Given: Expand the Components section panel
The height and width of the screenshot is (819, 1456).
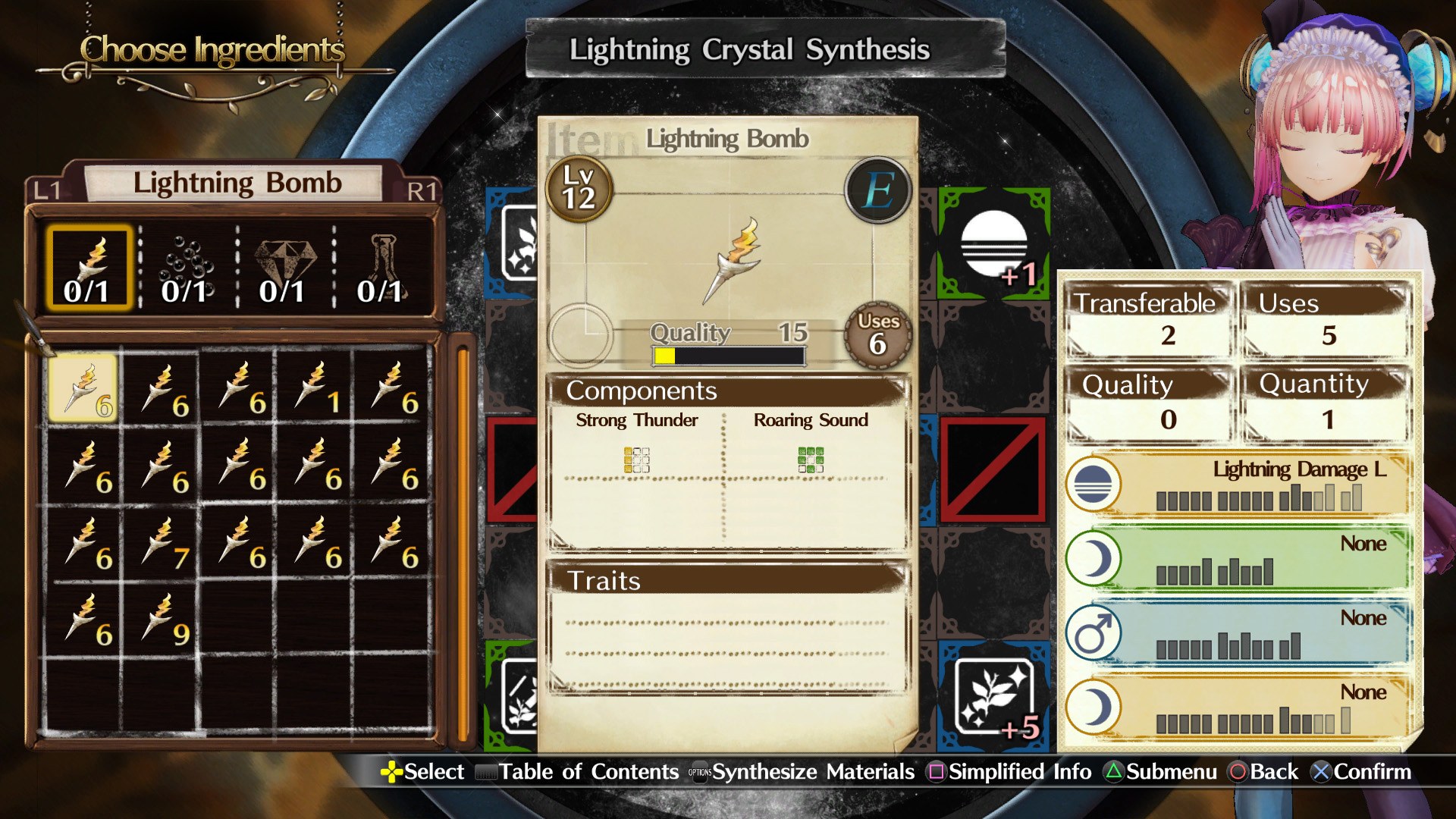Looking at the screenshot, I should 641,391.
